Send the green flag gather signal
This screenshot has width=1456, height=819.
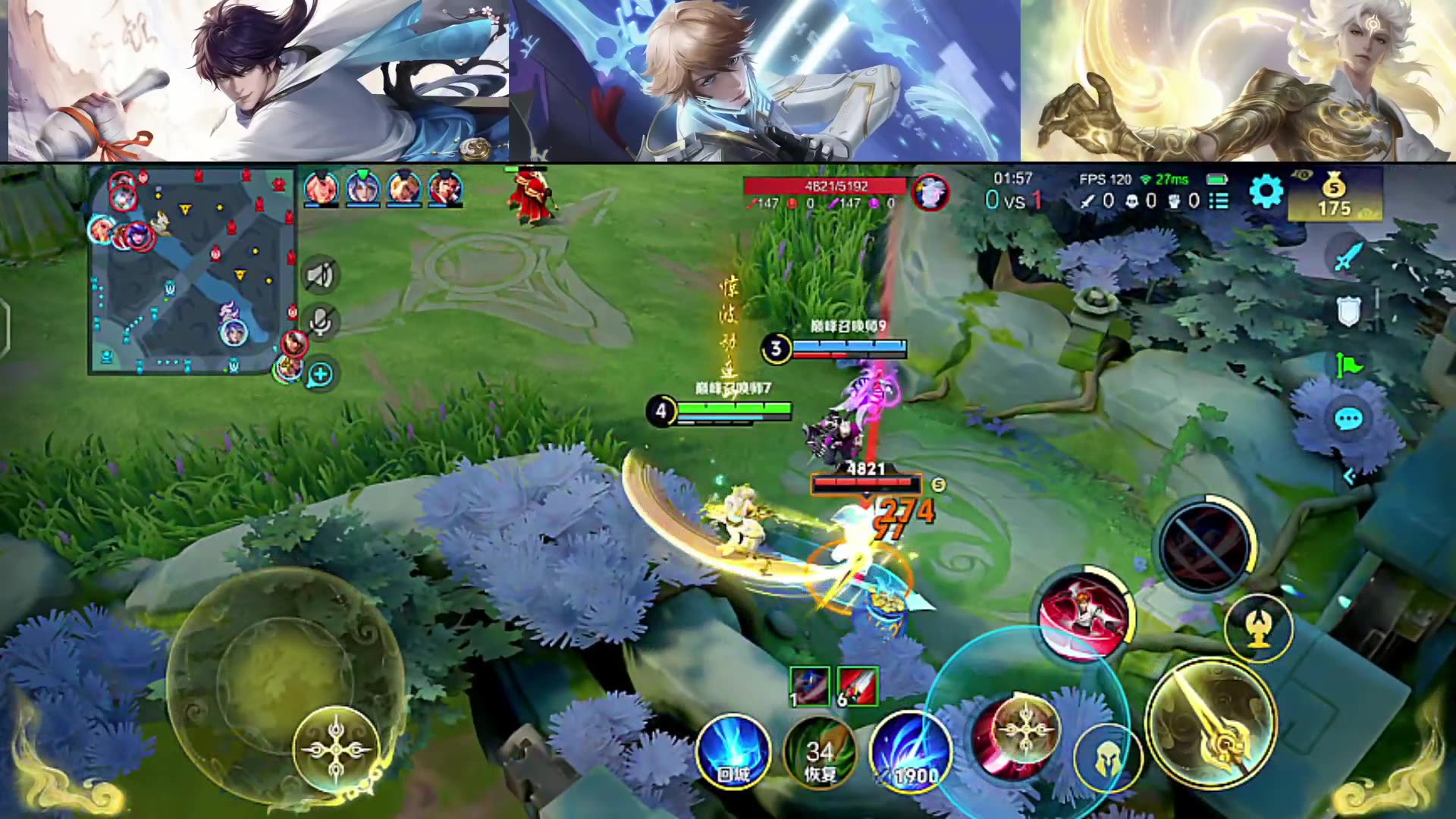(1348, 366)
